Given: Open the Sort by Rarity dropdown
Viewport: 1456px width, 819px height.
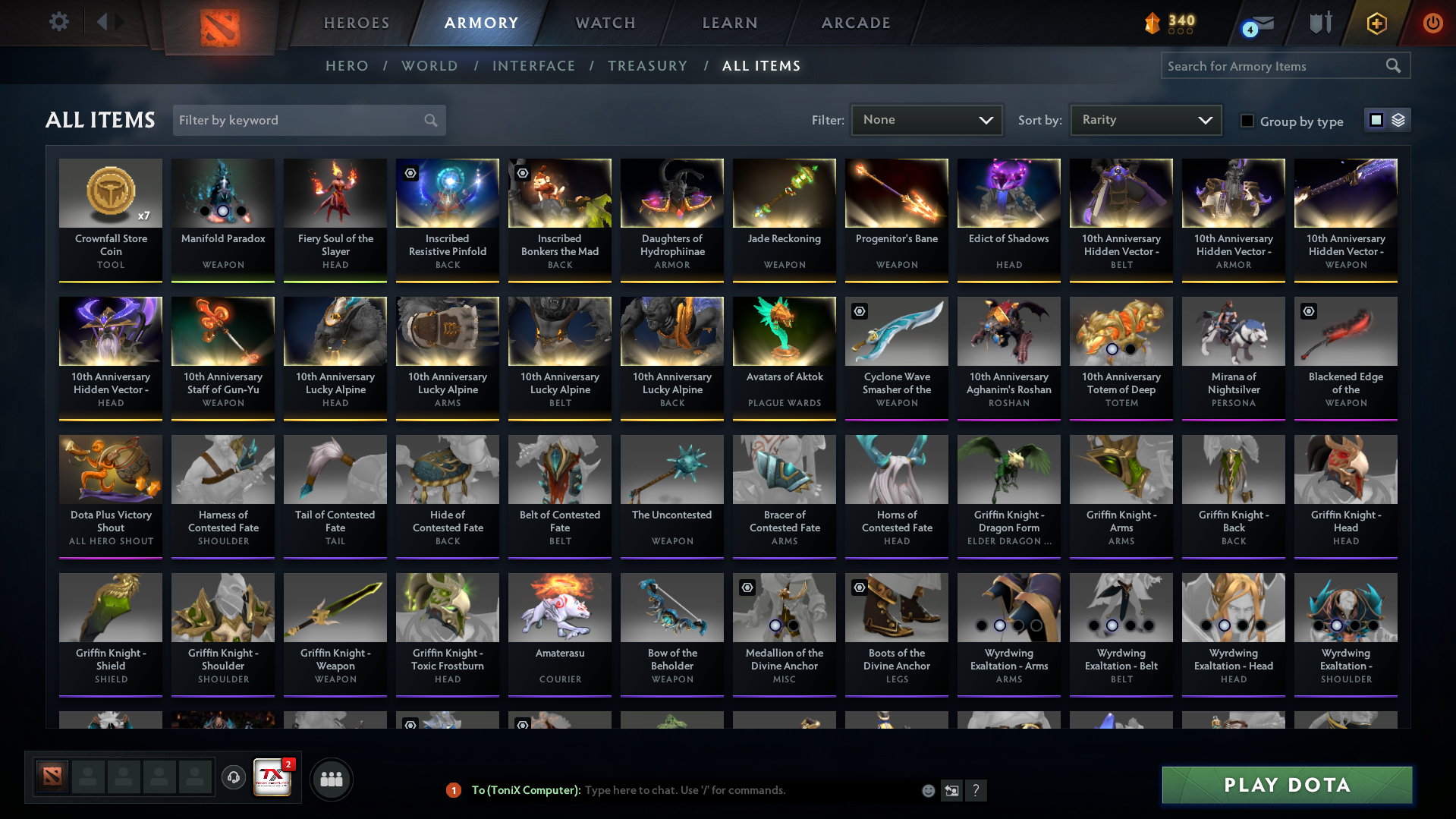Looking at the screenshot, I should tap(1145, 120).
